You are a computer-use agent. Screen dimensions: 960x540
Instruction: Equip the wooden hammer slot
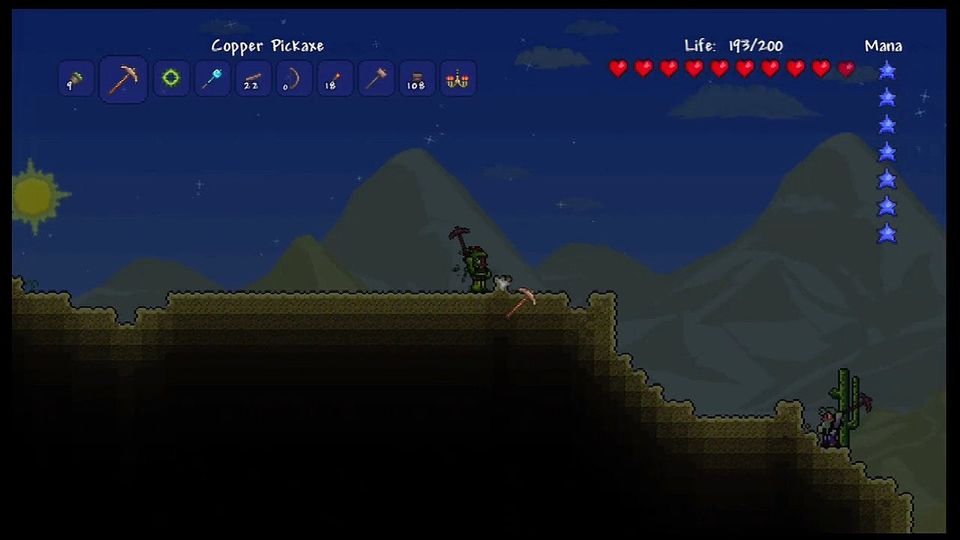click(x=376, y=79)
